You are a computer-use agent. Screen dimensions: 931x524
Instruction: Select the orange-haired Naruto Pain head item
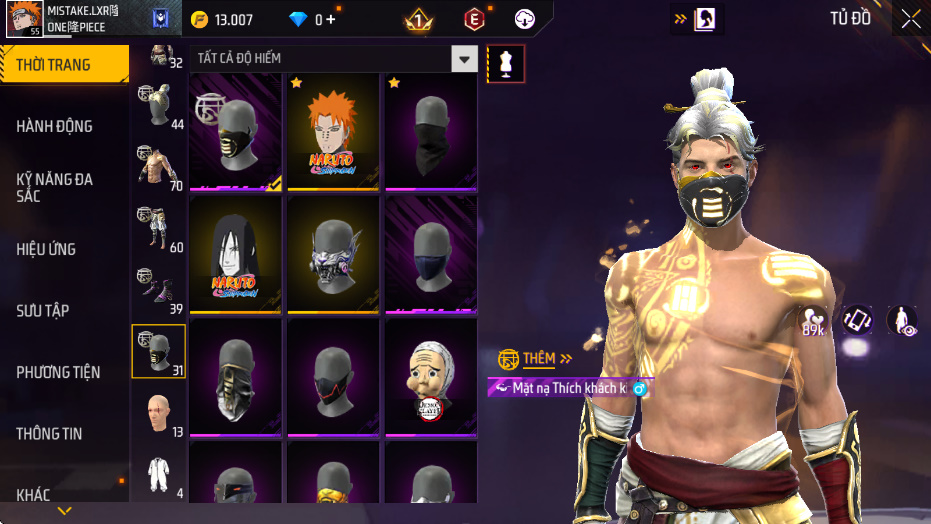333,130
